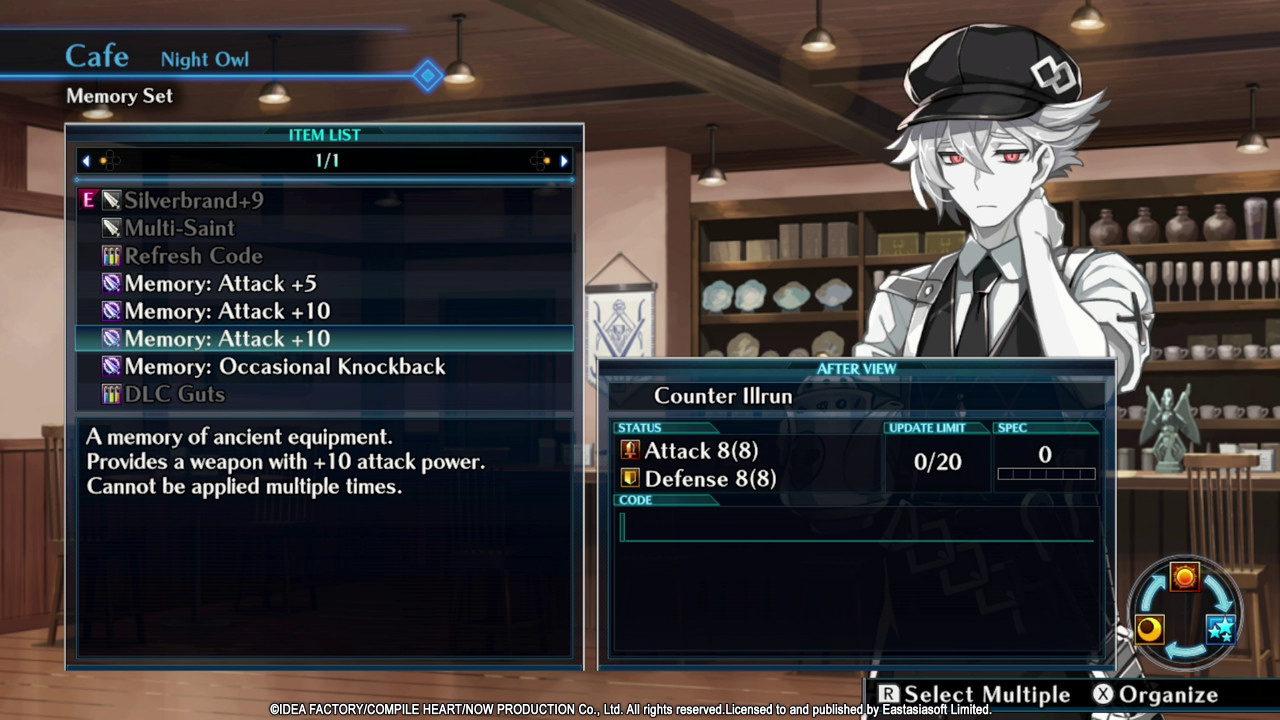The image size is (1280, 720).
Task: Pick the Refresh Code item
Action: pyautogui.click(x=192, y=256)
